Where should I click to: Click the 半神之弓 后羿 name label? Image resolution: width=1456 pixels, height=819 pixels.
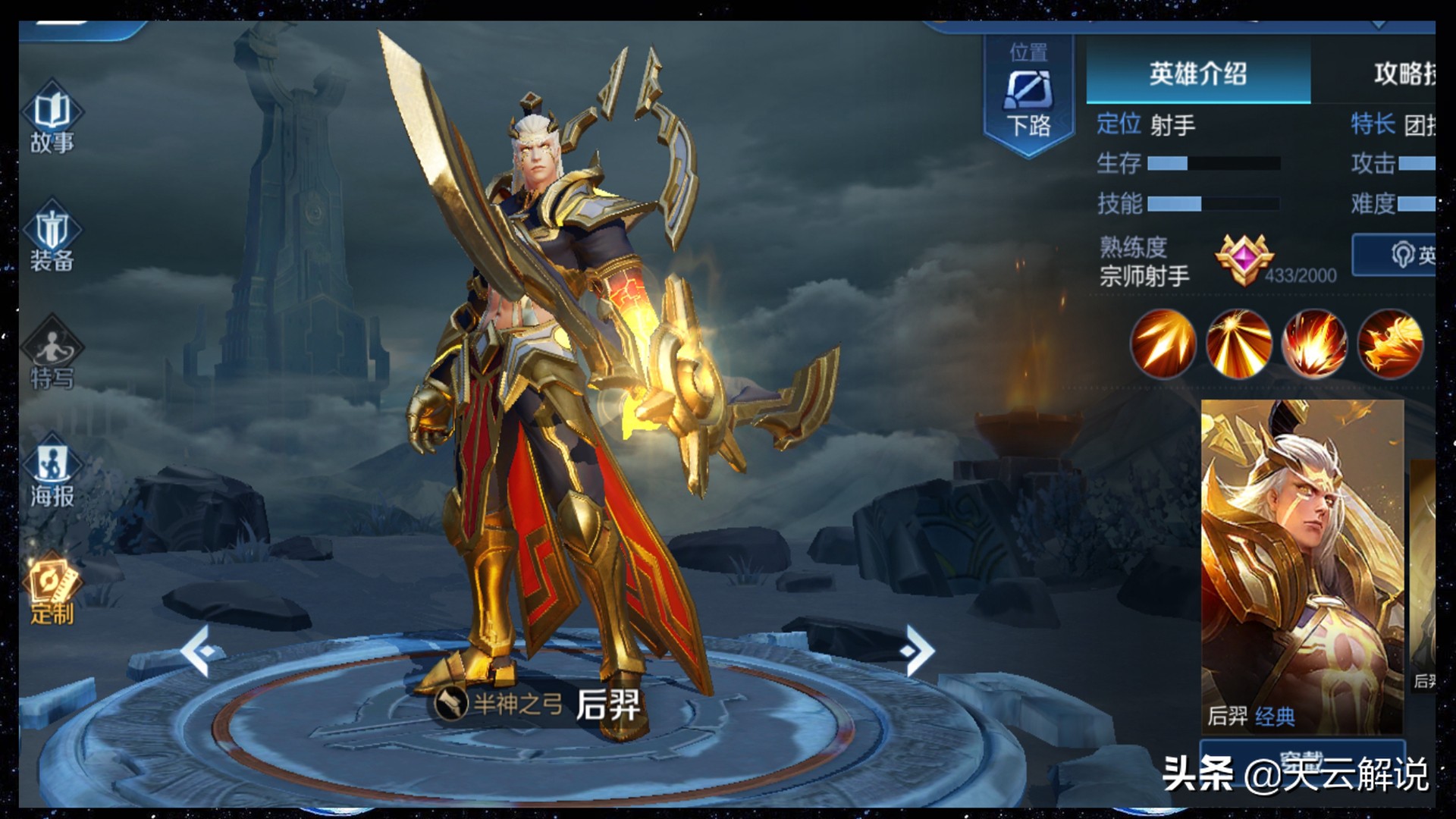[x=538, y=704]
